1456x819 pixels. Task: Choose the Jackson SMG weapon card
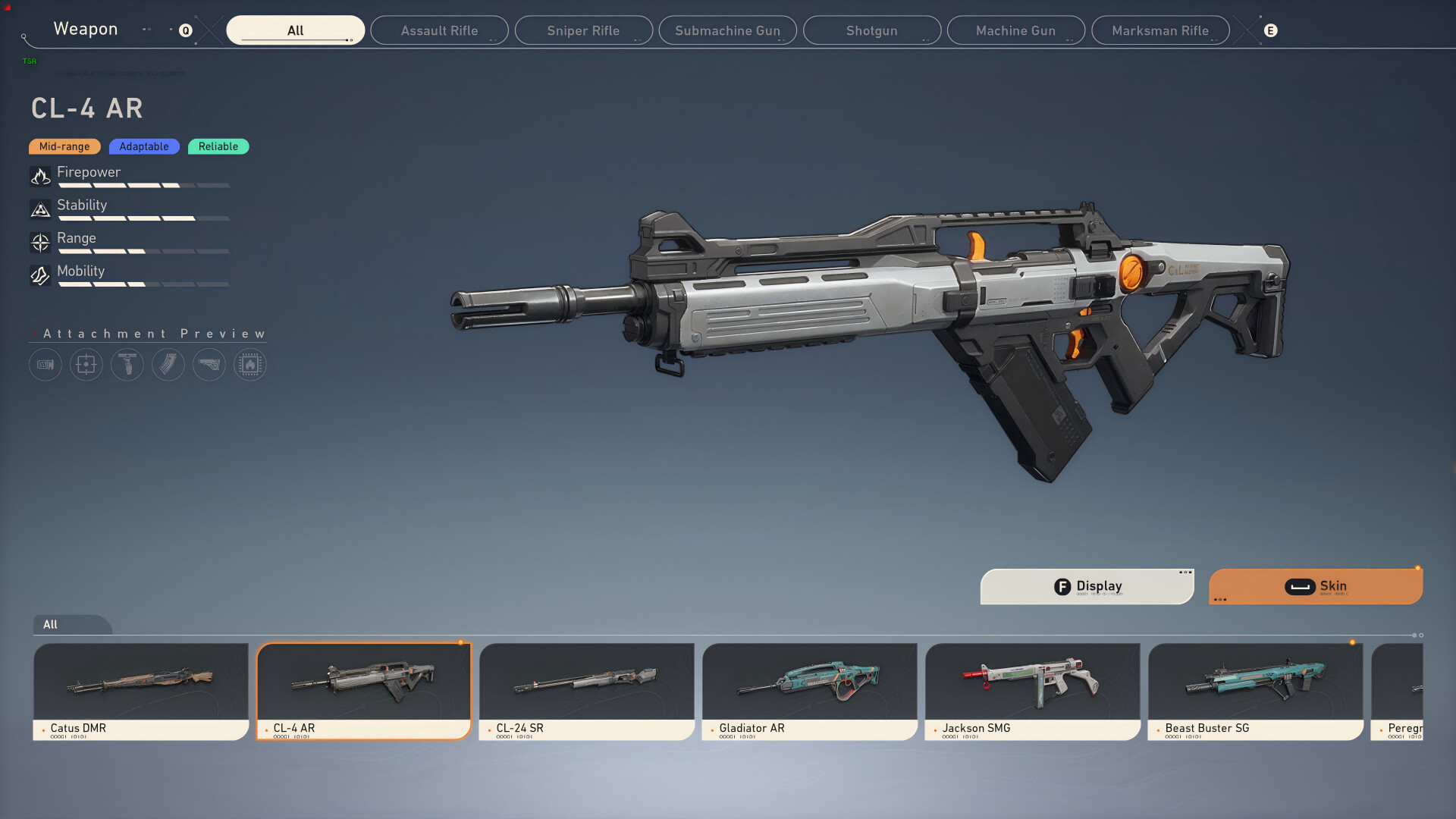pyautogui.click(x=1032, y=691)
